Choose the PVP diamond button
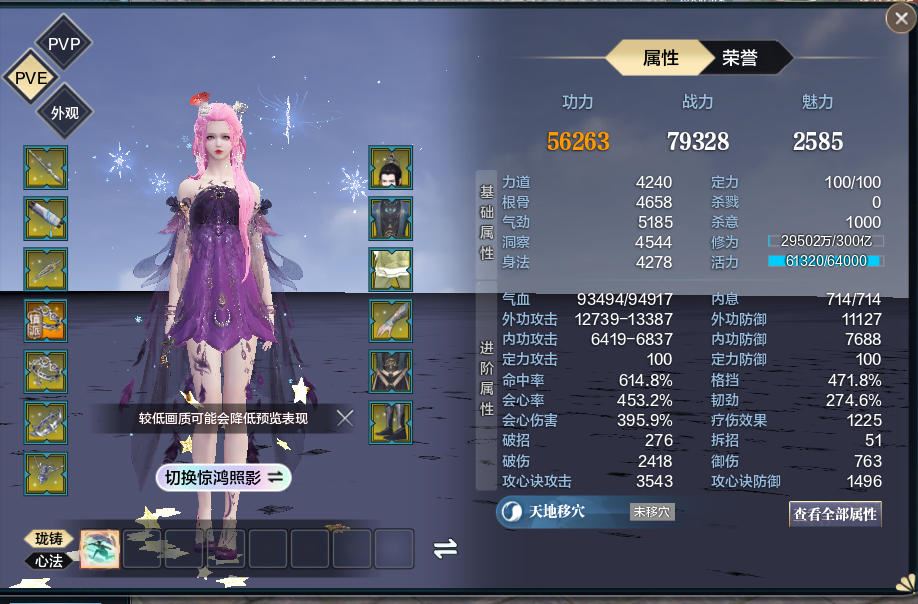Viewport: 918px width, 604px height. pyautogui.click(x=63, y=42)
